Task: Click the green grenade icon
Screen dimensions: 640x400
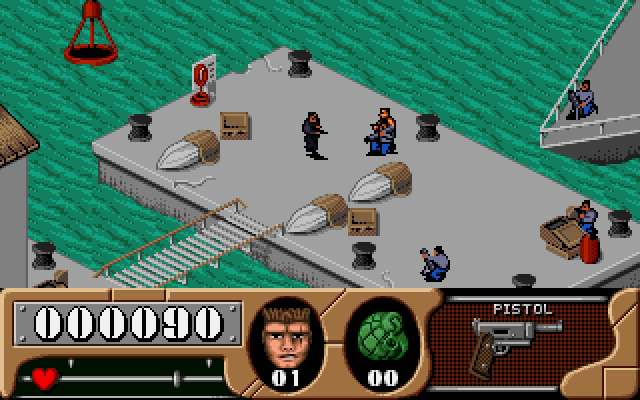Action: pos(380,335)
